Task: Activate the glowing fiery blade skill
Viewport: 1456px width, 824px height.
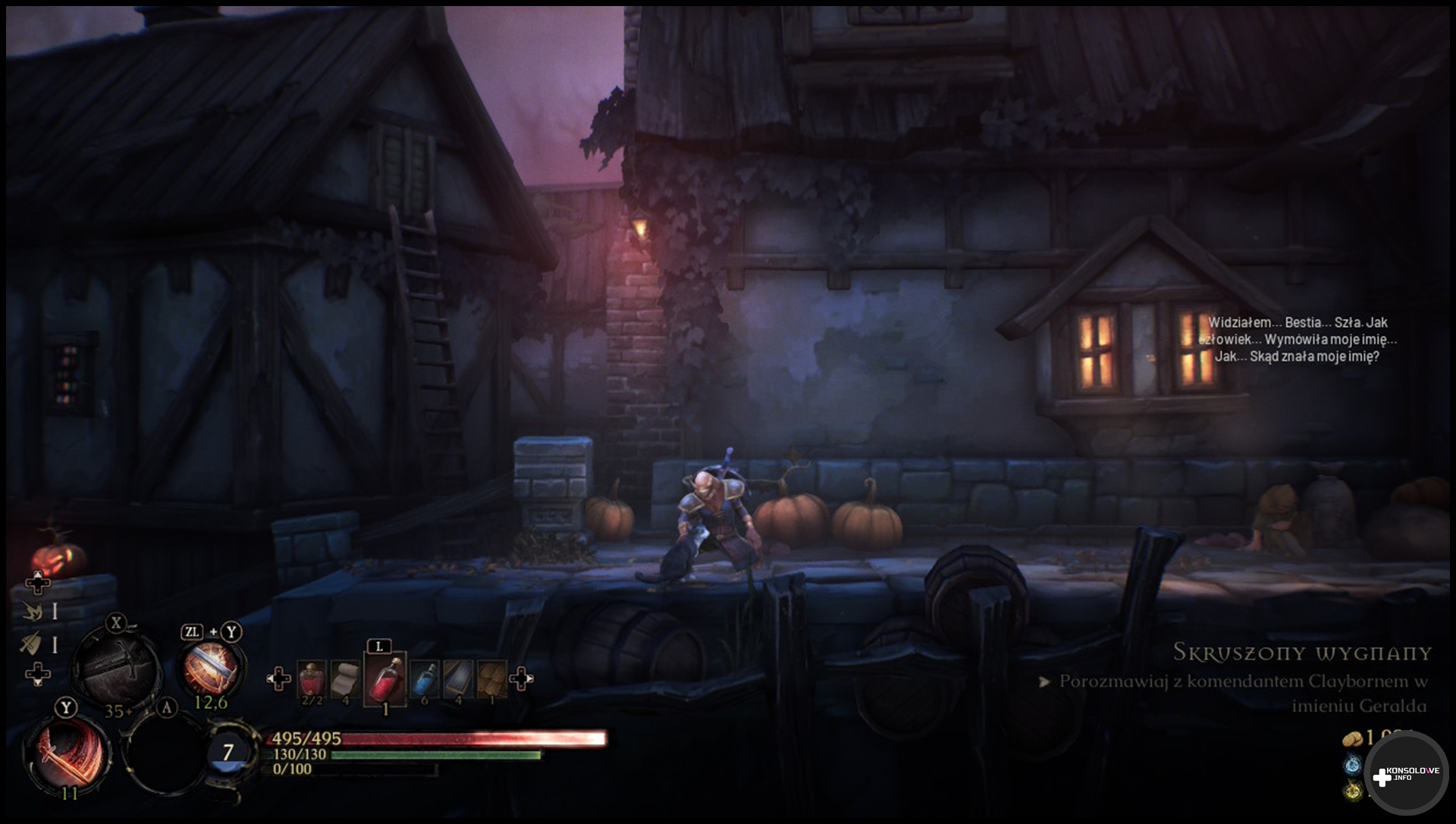Action: [211, 668]
